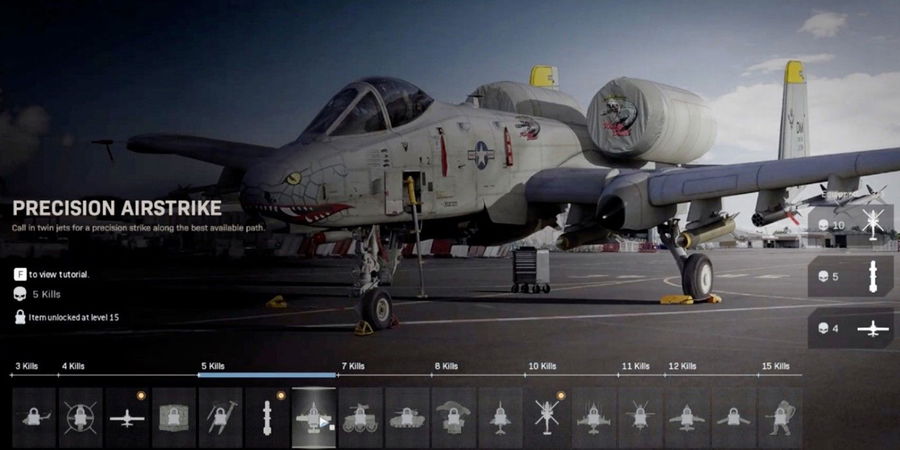Select the attack helicopter tile in the bottom row

[x=547, y=417]
